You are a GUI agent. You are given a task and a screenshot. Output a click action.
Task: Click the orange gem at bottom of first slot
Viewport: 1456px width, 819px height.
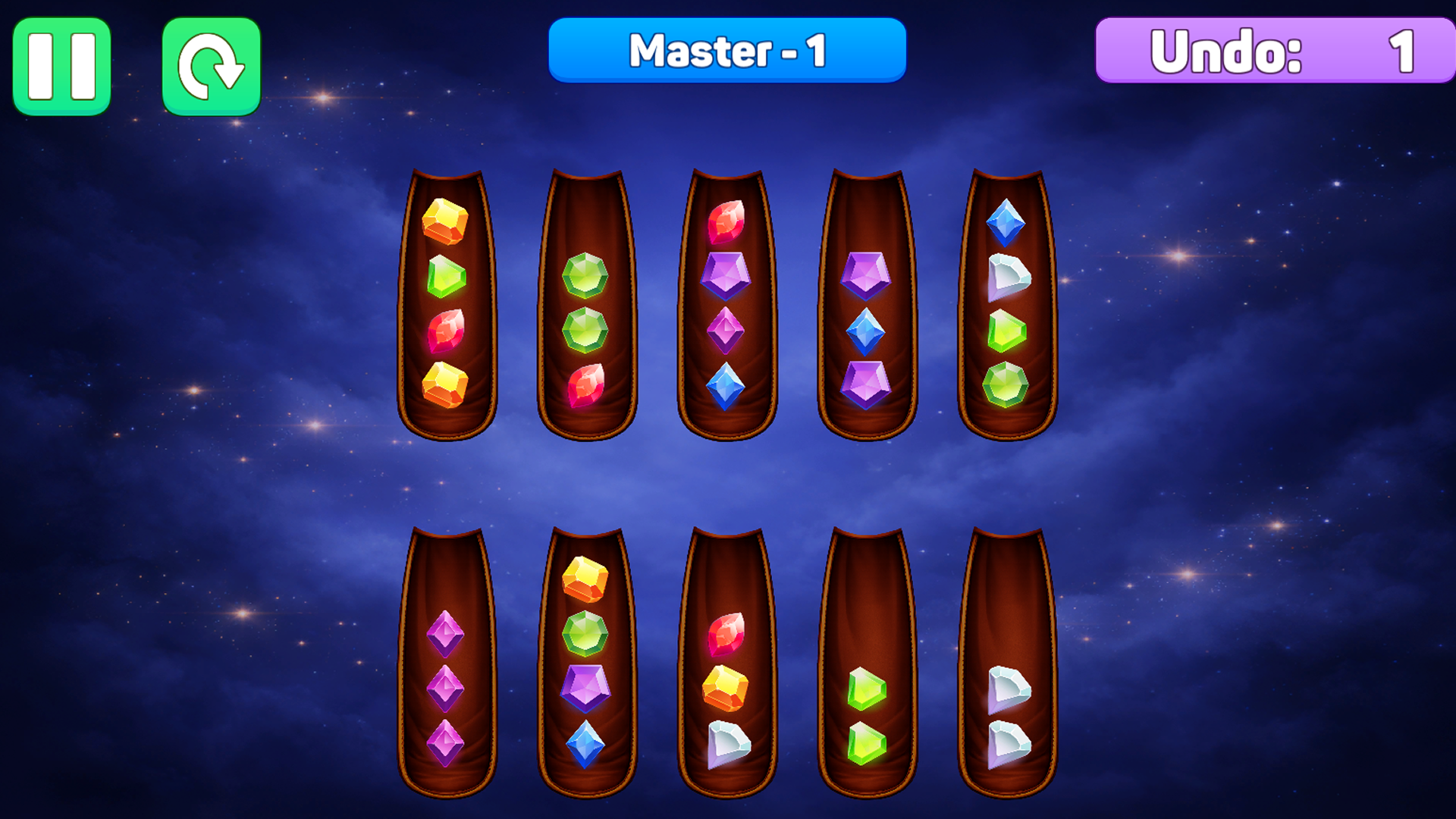[446, 383]
